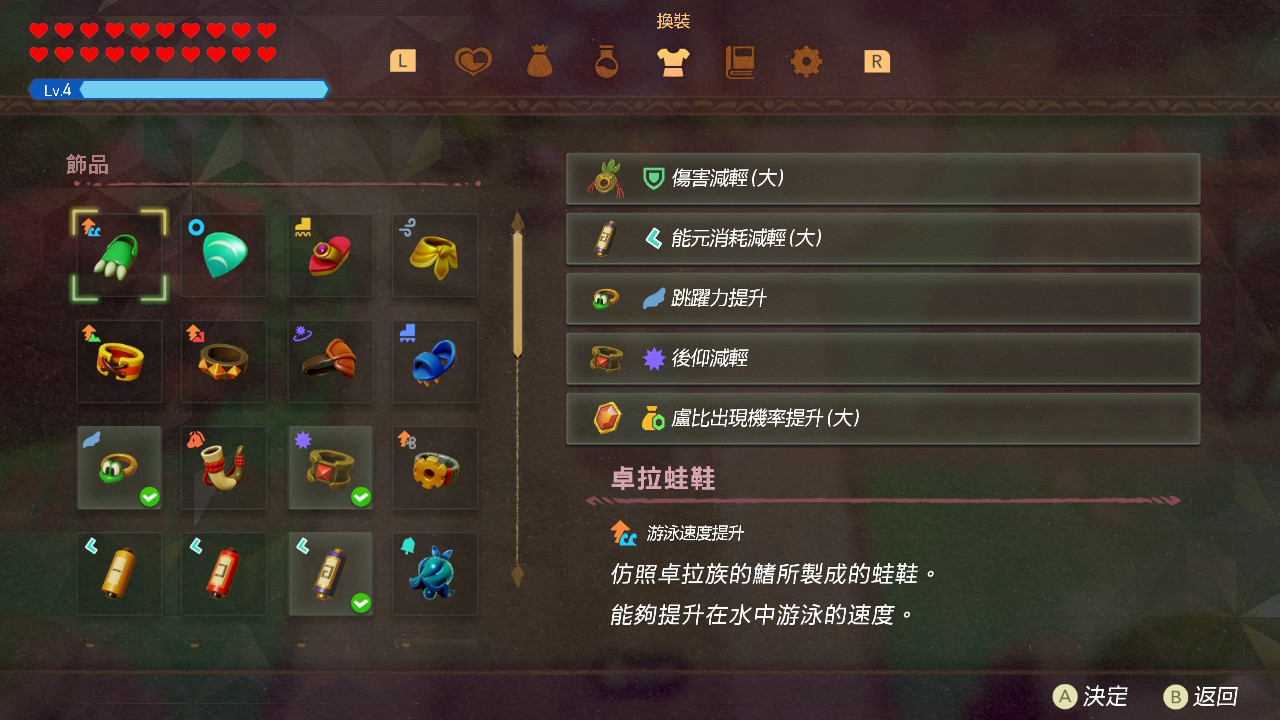Select the yellow bandana accessory
Image resolution: width=1280 pixels, height=720 pixels.
point(435,256)
